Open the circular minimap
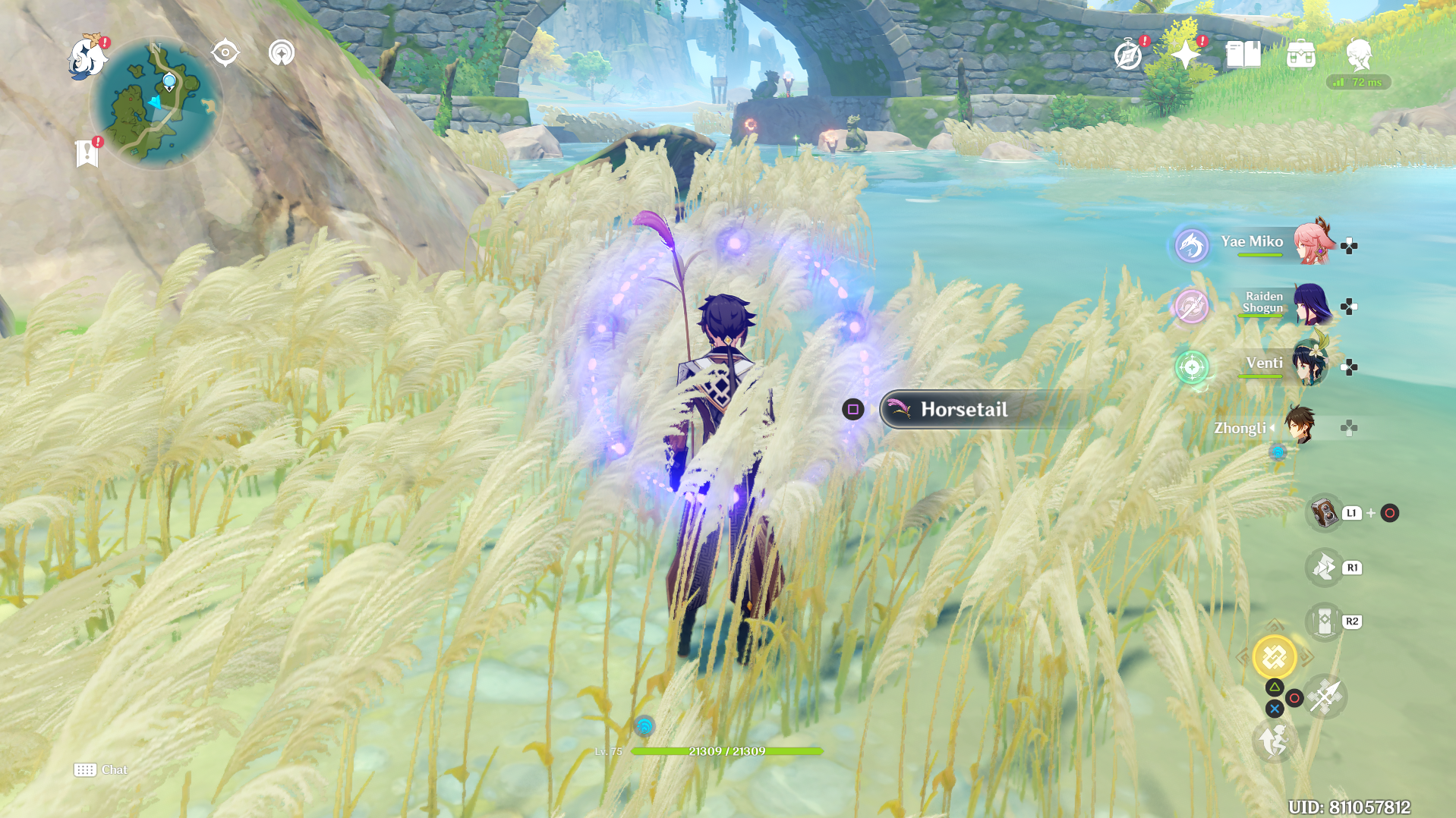This screenshot has width=1456, height=818. coord(156,104)
